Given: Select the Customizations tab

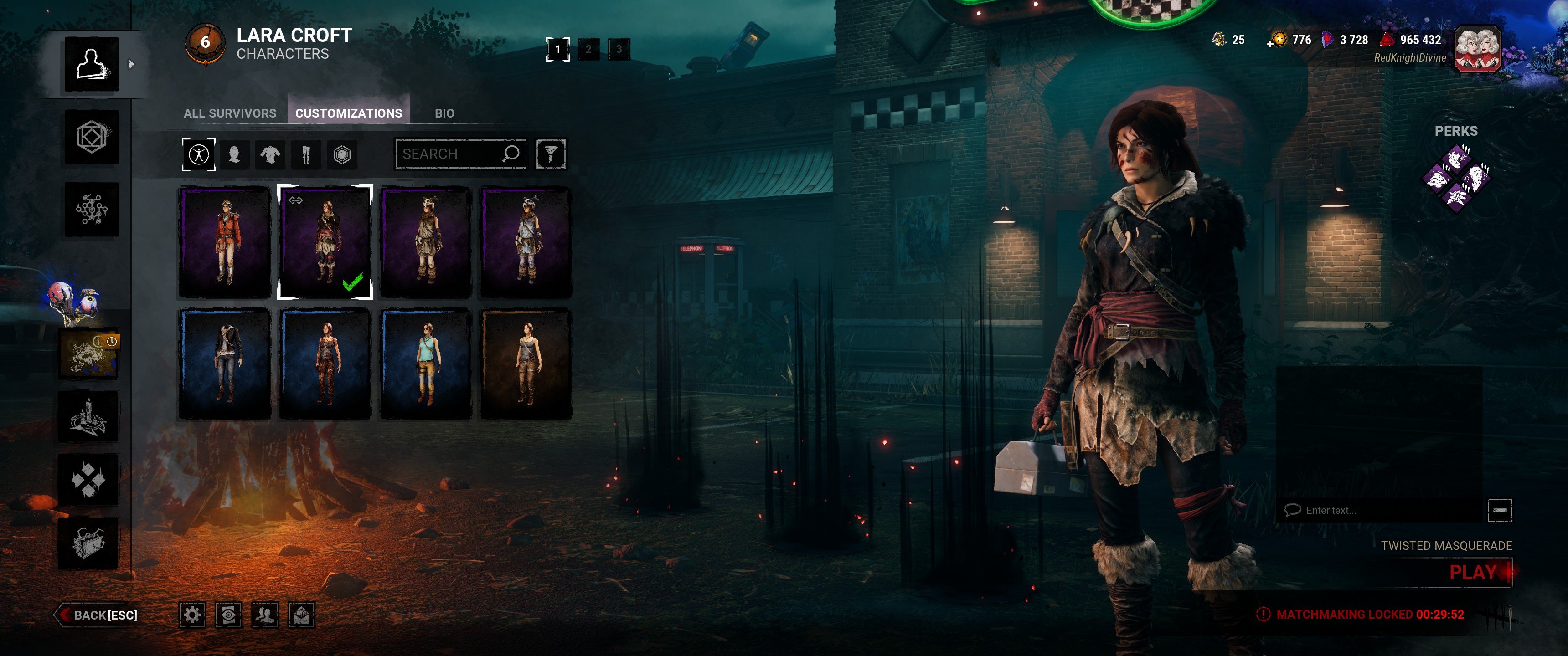Looking at the screenshot, I should tap(348, 113).
